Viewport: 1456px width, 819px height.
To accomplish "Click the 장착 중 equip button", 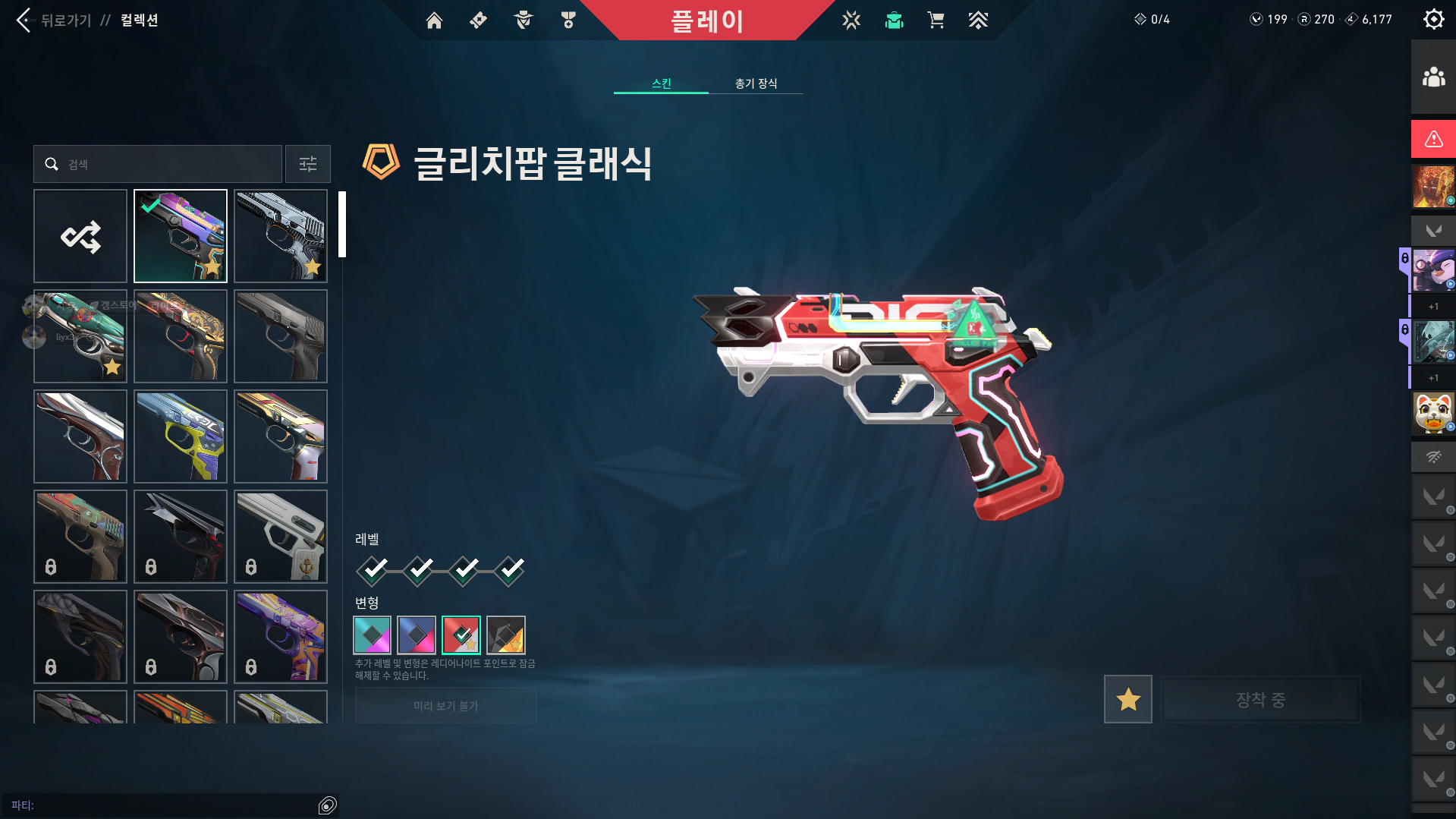I will click(1259, 700).
